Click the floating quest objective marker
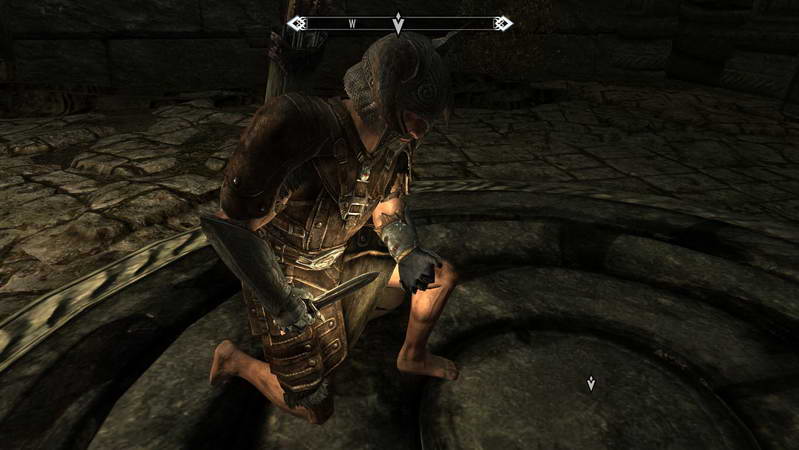This screenshot has width=799, height=450. pyautogui.click(x=591, y=383)
